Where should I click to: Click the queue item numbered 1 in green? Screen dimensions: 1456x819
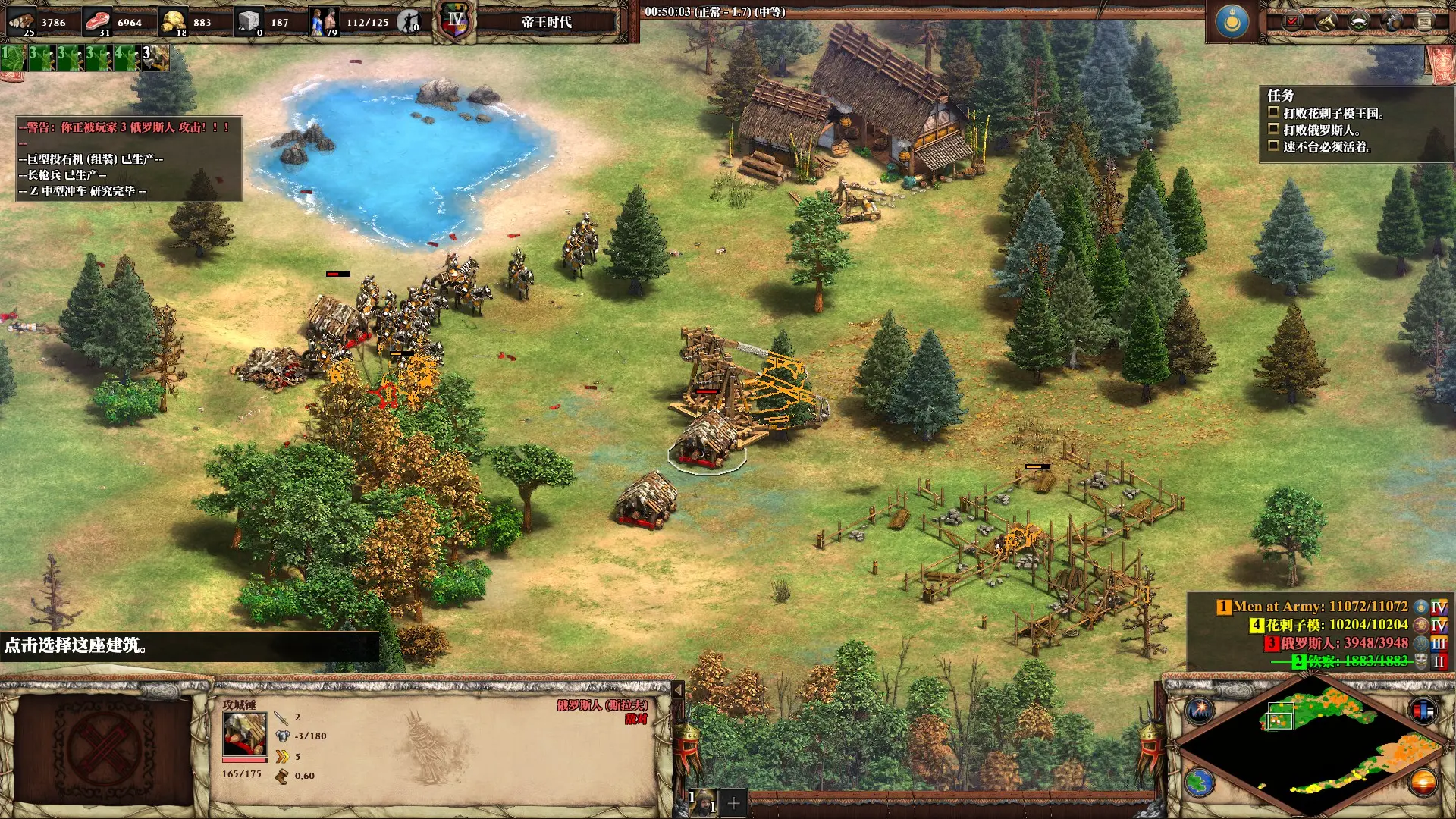tap(13, 58)
